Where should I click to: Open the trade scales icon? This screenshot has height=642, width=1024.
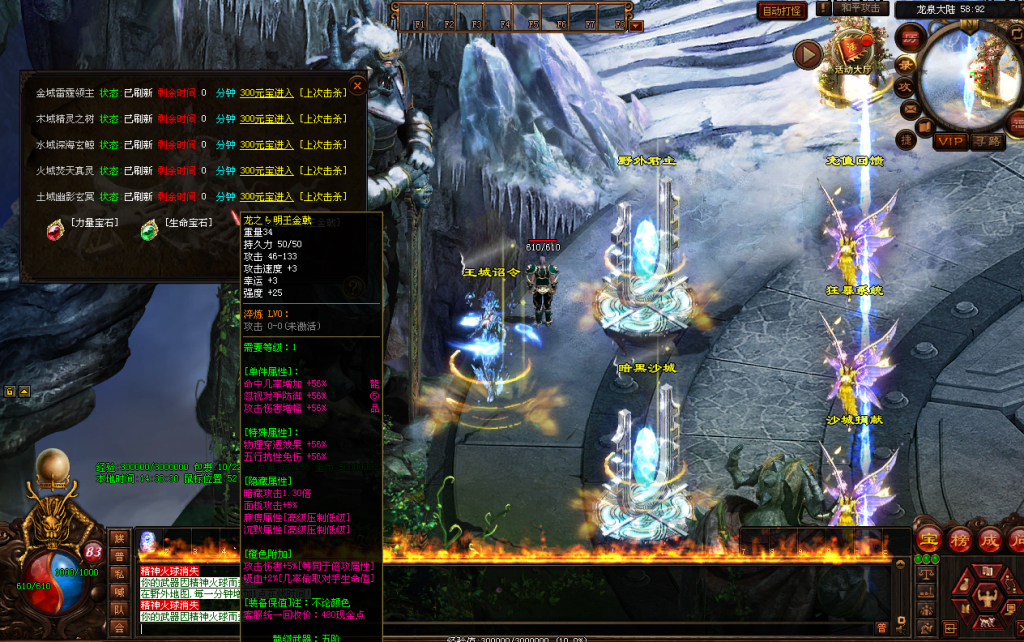point(926,574)
